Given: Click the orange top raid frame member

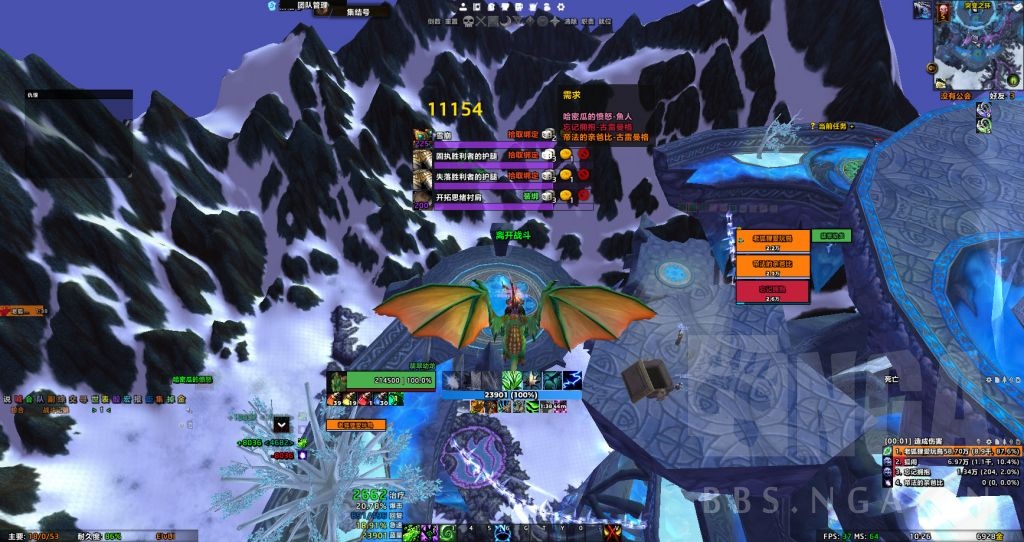Looking at the screenshot, I should click(765, 239).
